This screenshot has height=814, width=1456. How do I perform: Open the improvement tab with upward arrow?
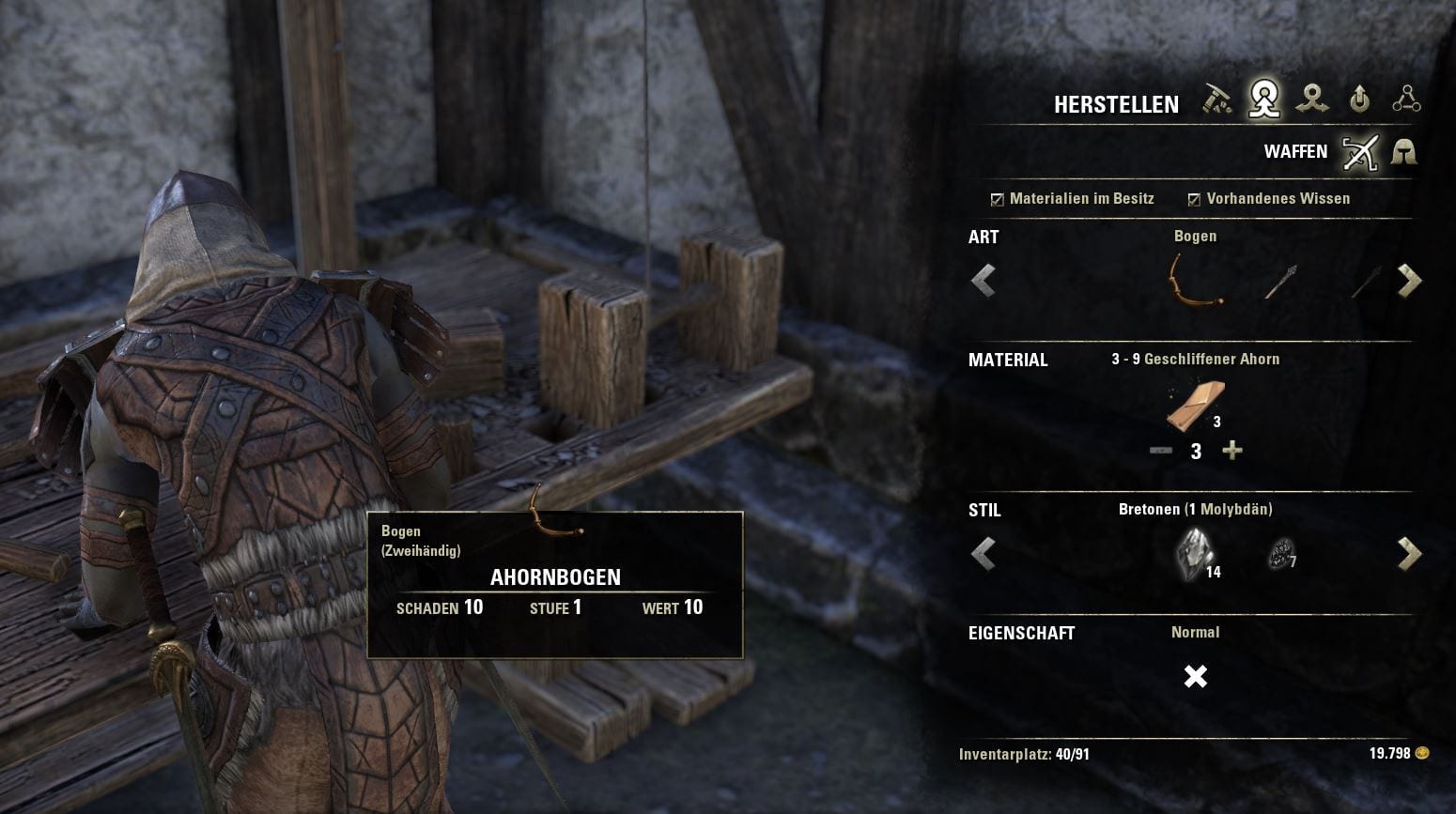[1359, 100]
